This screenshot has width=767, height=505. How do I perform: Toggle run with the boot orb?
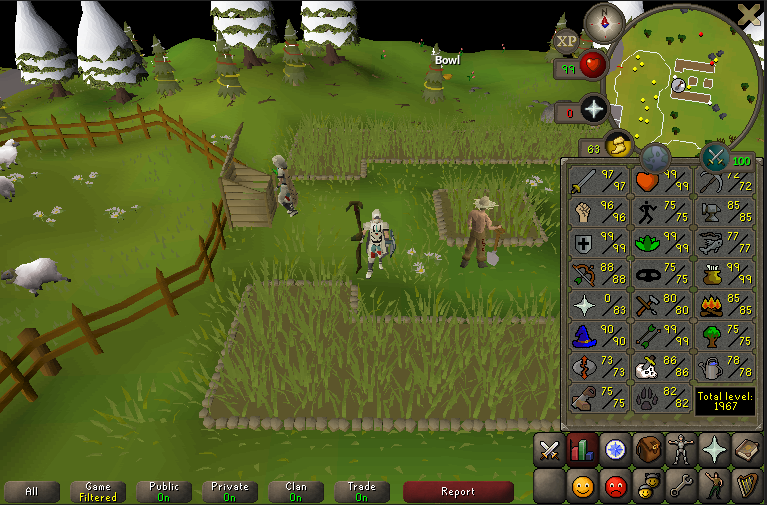click(x=618, y=148)
